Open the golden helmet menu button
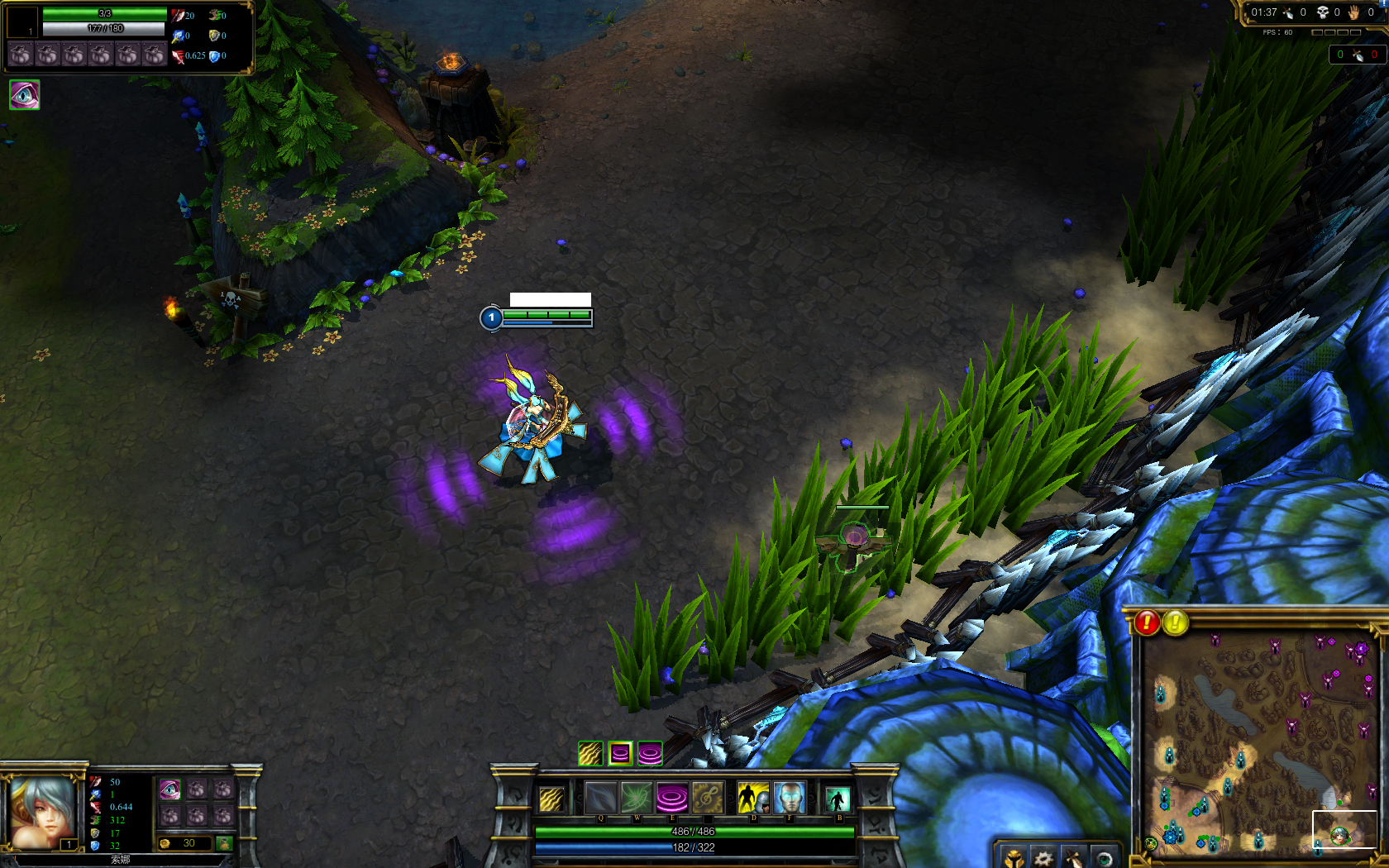This screenshot has height=868, width=1389. tap(1014, 858)
